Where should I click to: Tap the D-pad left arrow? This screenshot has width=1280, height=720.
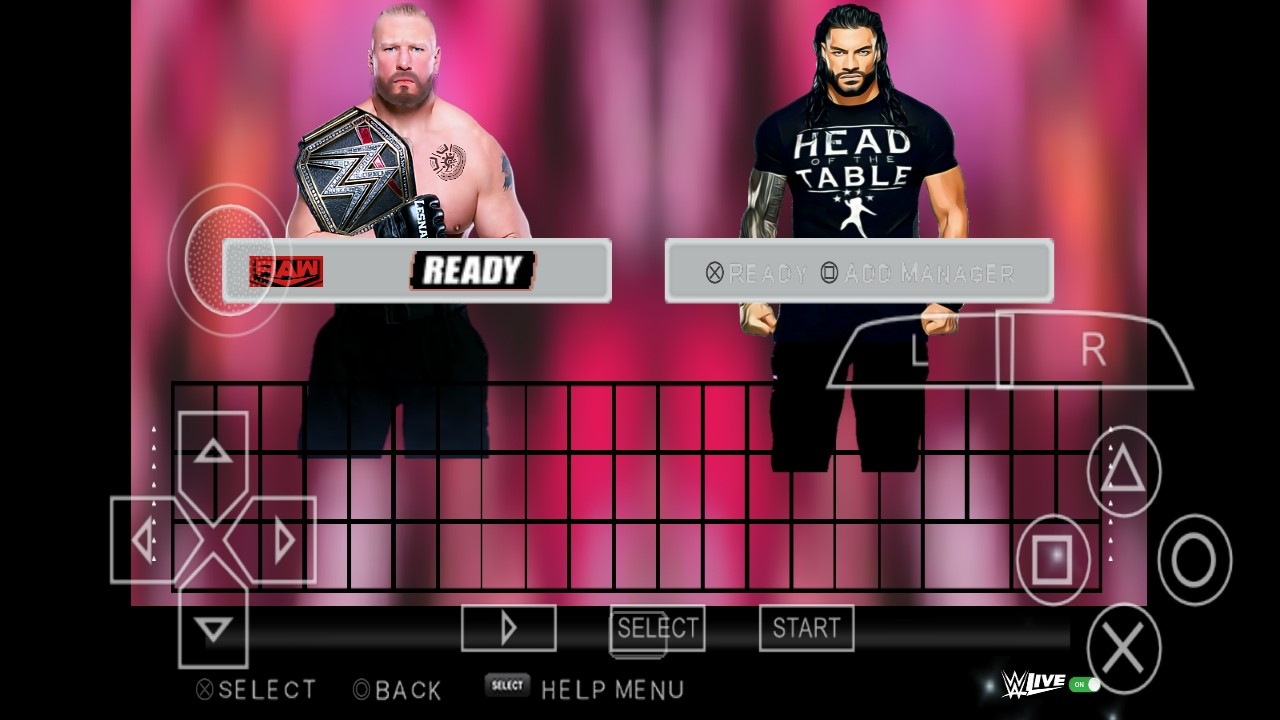143,541
